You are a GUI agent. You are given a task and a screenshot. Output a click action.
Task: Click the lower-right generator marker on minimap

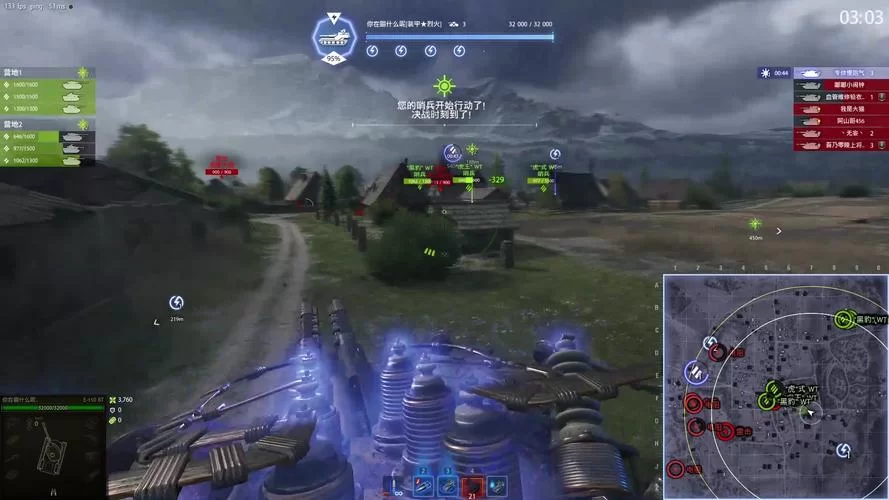coord(844,451)
